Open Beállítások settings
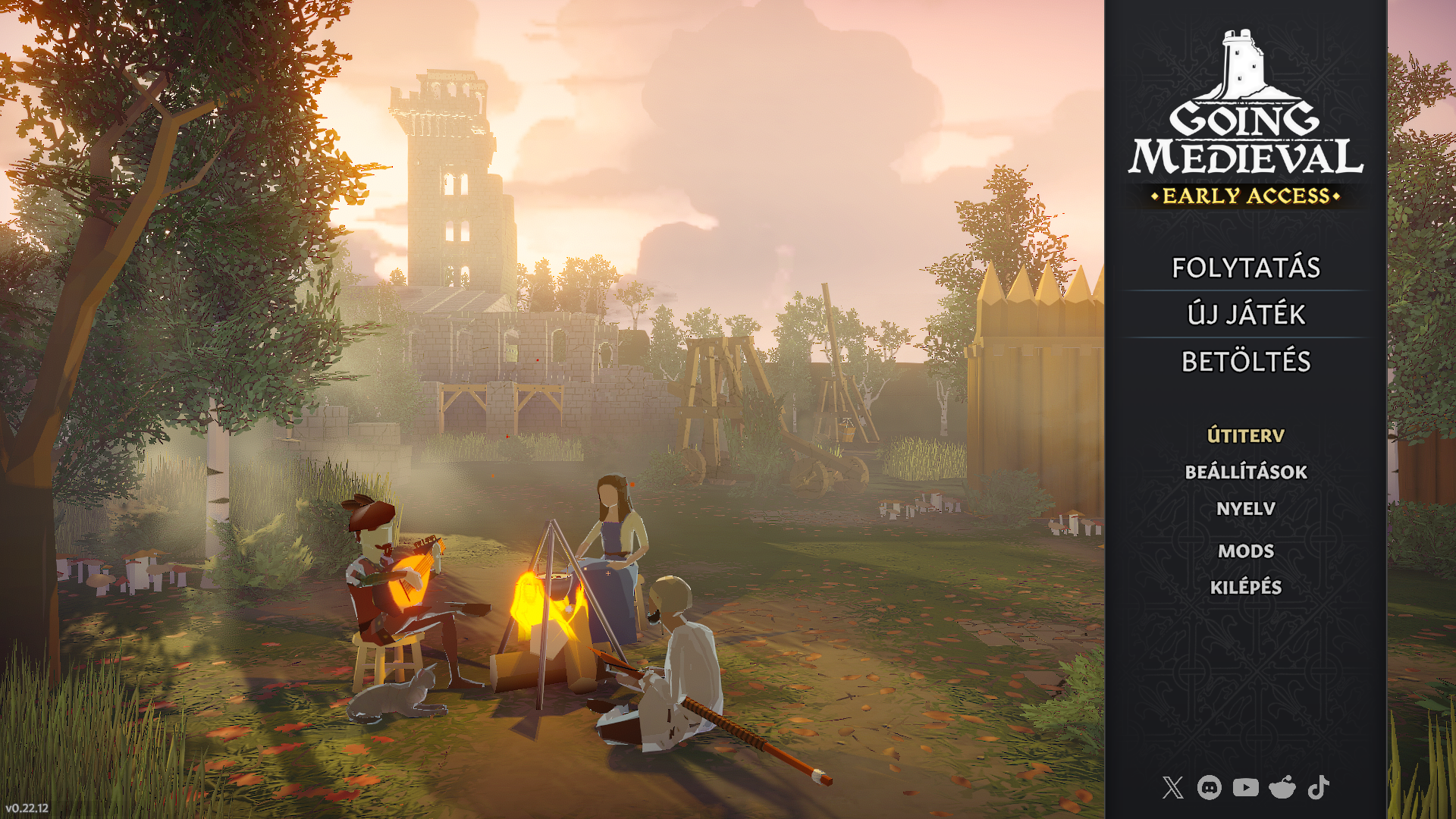The height and width of the screenshot is (819, 1456). pyautogui.click(x=1246, y=472)
